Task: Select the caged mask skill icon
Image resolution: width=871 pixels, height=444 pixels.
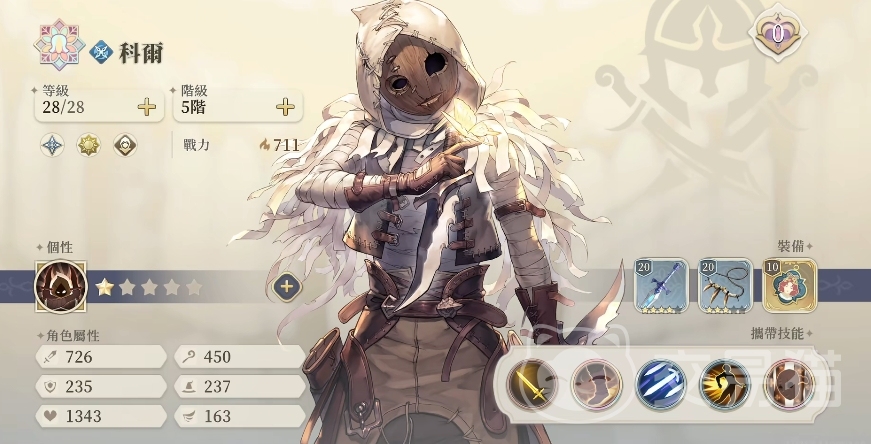Action: click(x=789, y=384)
